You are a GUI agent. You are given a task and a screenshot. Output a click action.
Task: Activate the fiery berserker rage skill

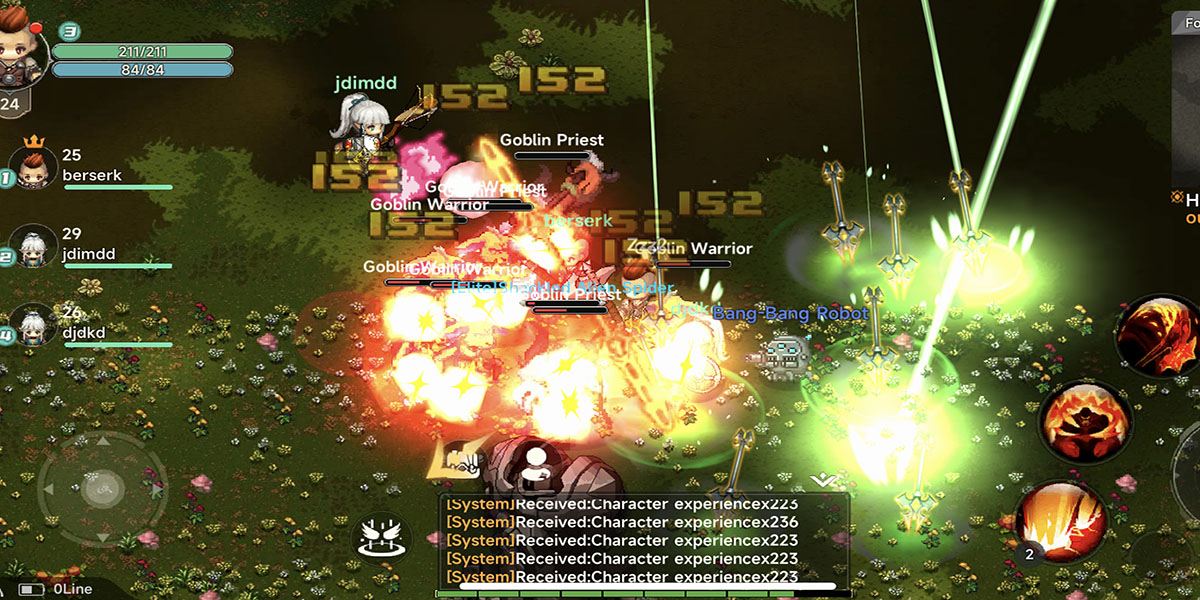tap(1085, 421)
